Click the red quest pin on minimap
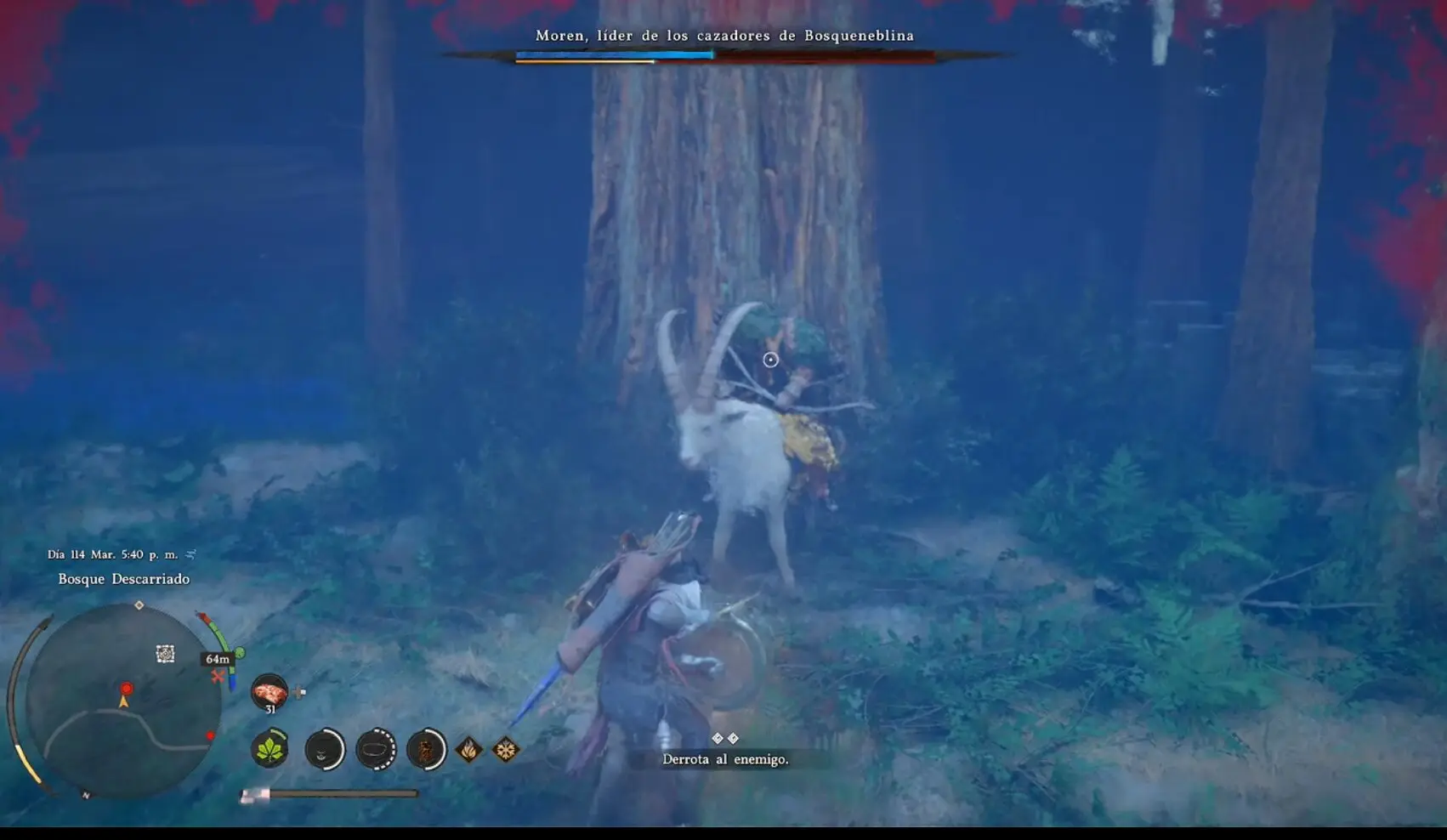 (127, 689)
